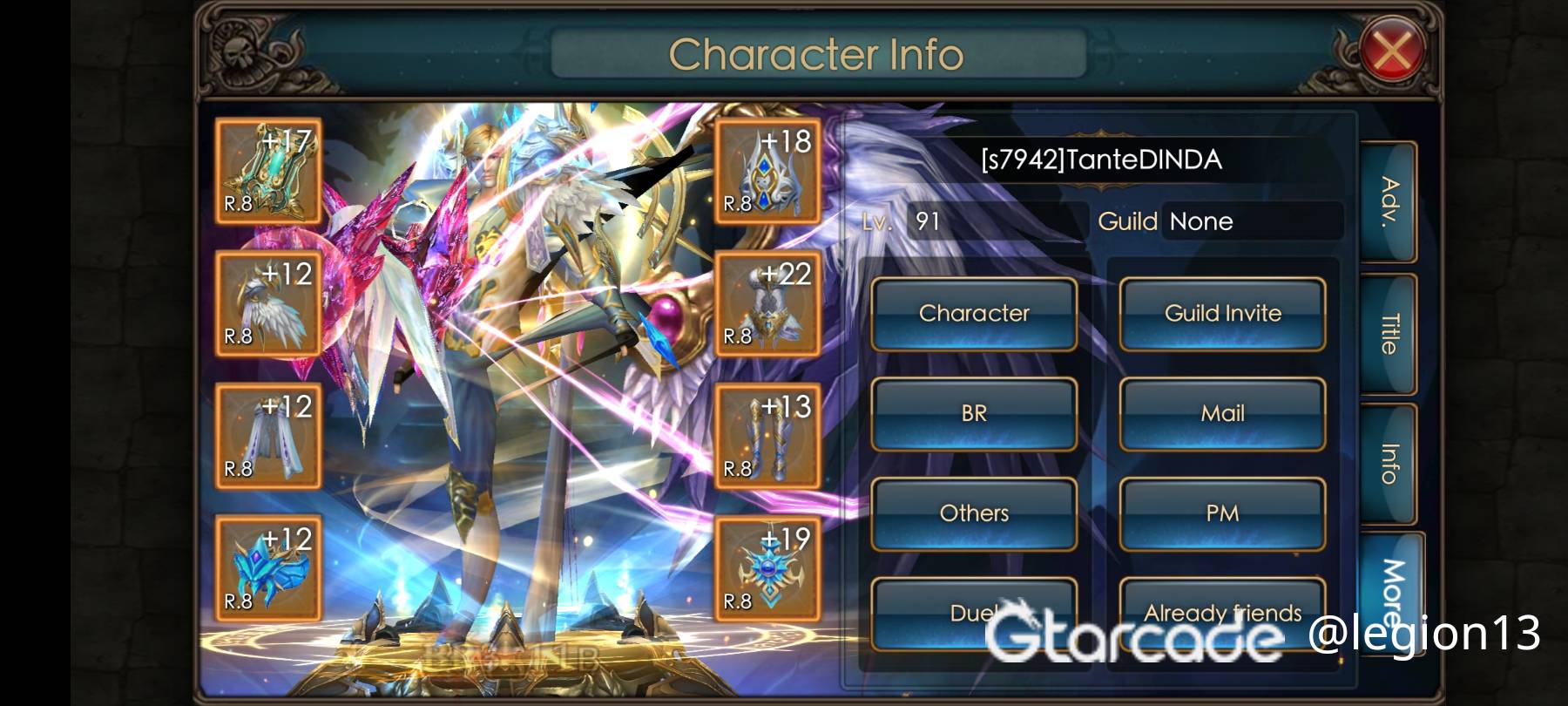Viewport: 1568px width, 706px height.
Task: Open the Character button
Action: pos(974,314)
